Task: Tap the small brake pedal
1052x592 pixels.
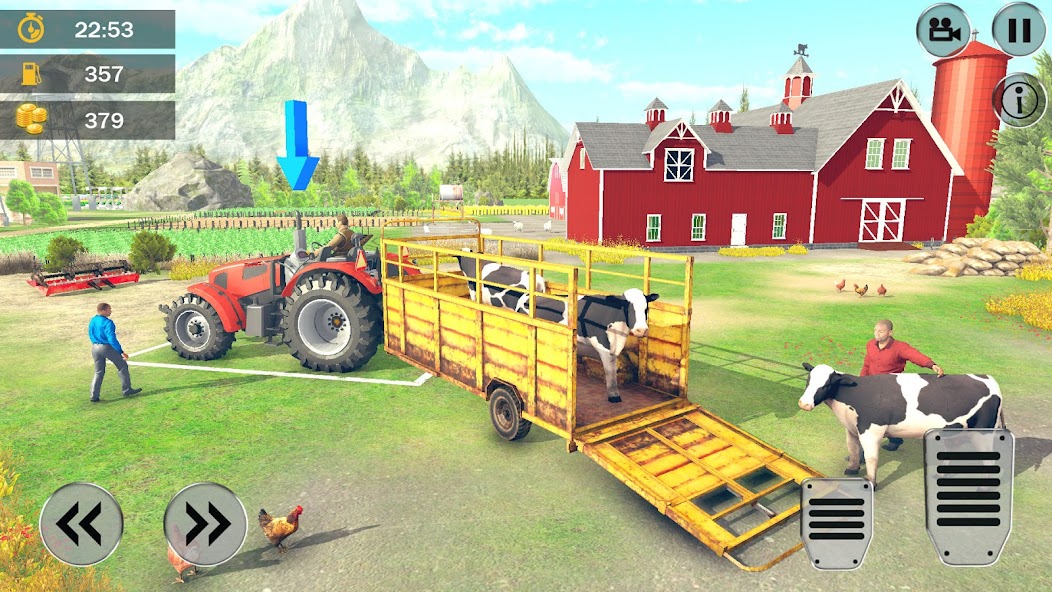Action: pyautogui.click(x=837, y=522)
